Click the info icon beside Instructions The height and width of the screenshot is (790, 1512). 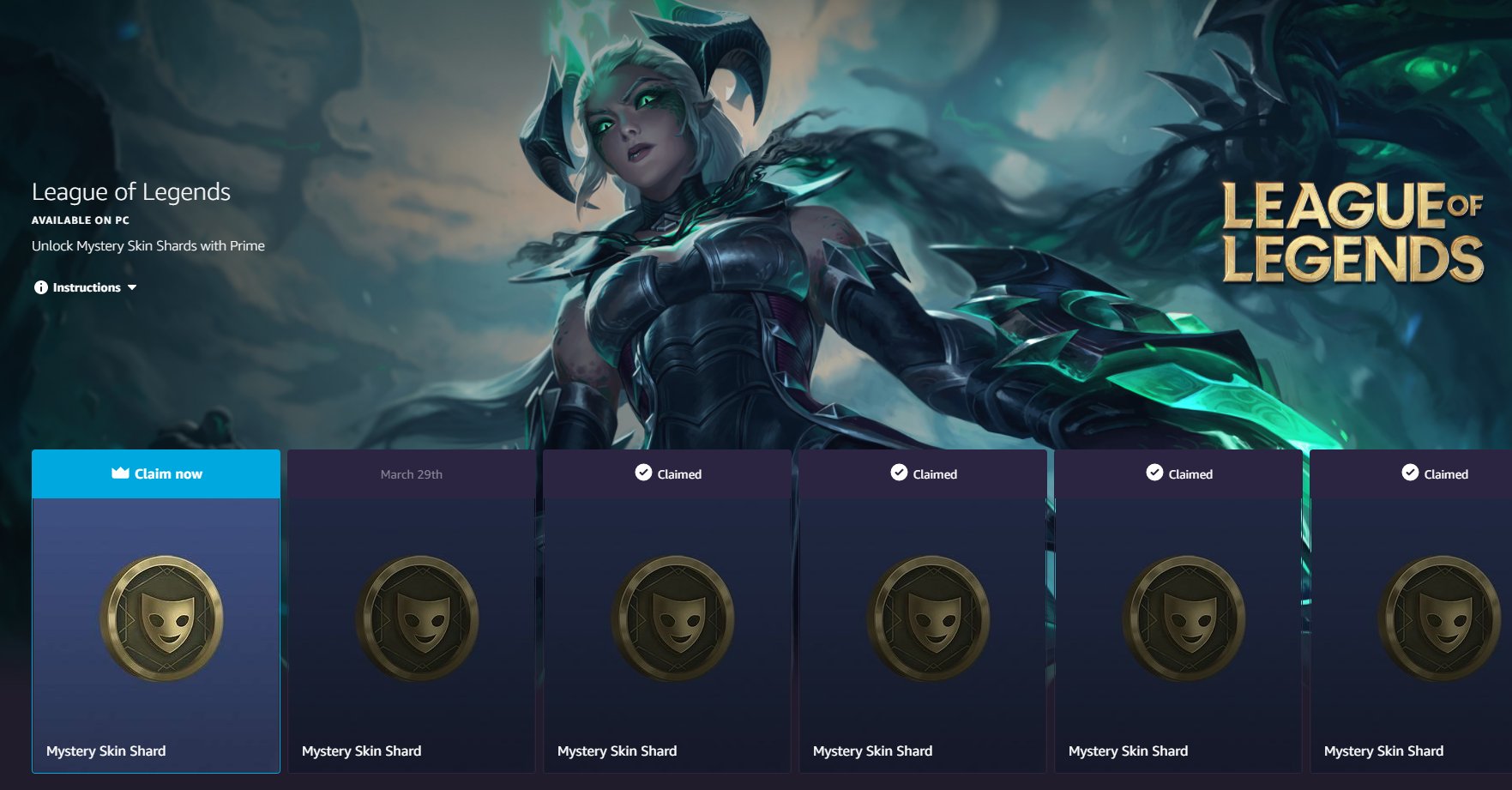(39, 287)
